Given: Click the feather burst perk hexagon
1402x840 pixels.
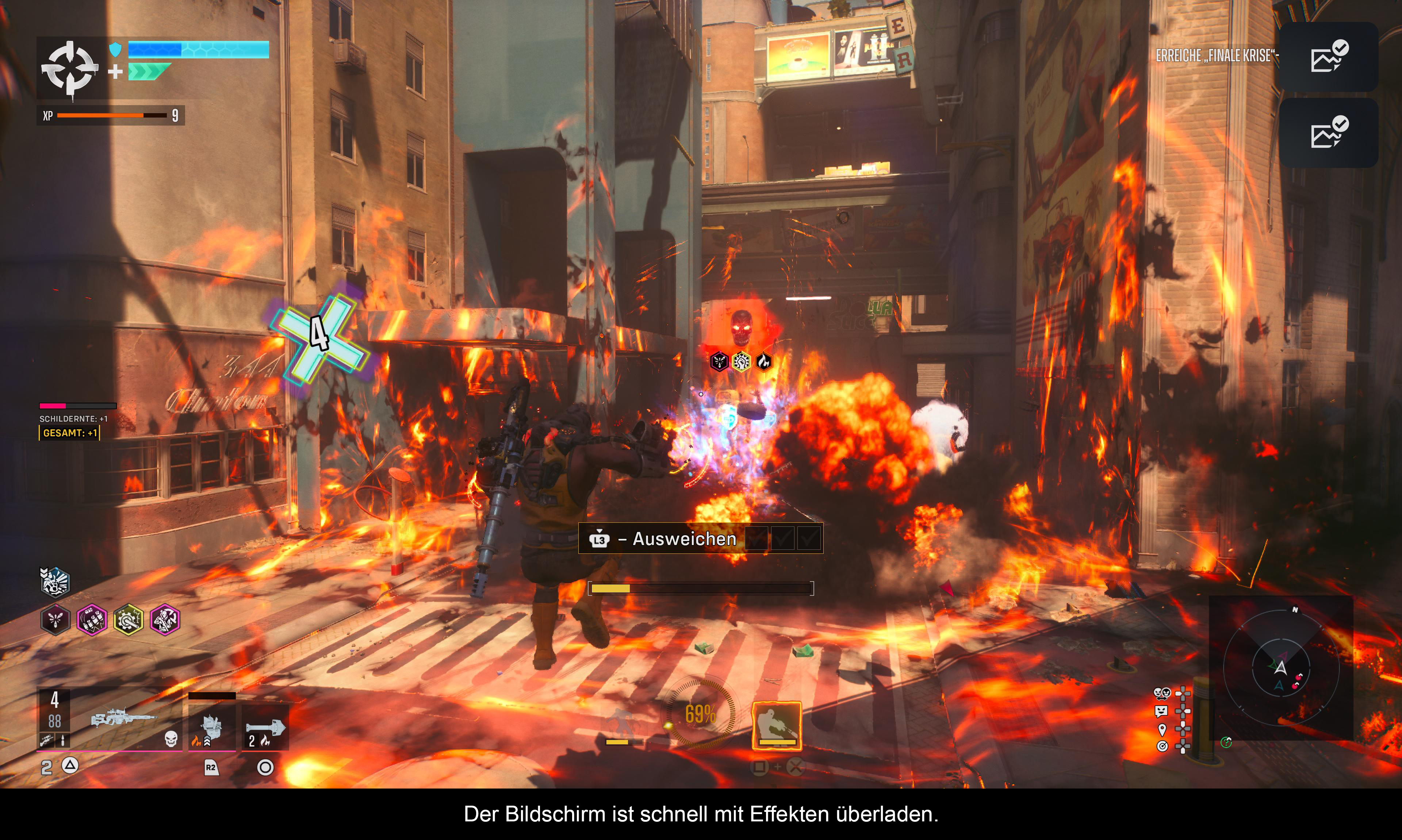Looking at the screenshot, I should (55, 620).
